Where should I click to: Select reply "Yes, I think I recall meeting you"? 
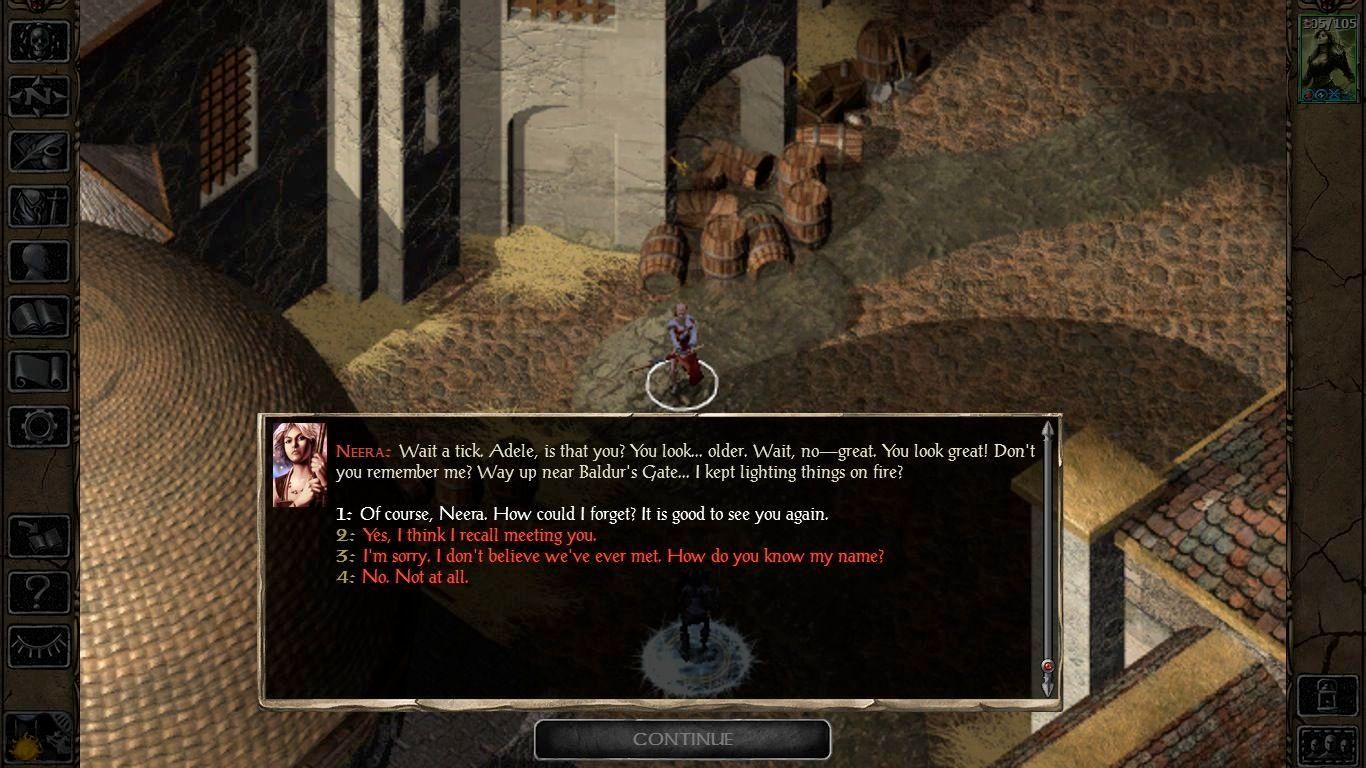479,536
